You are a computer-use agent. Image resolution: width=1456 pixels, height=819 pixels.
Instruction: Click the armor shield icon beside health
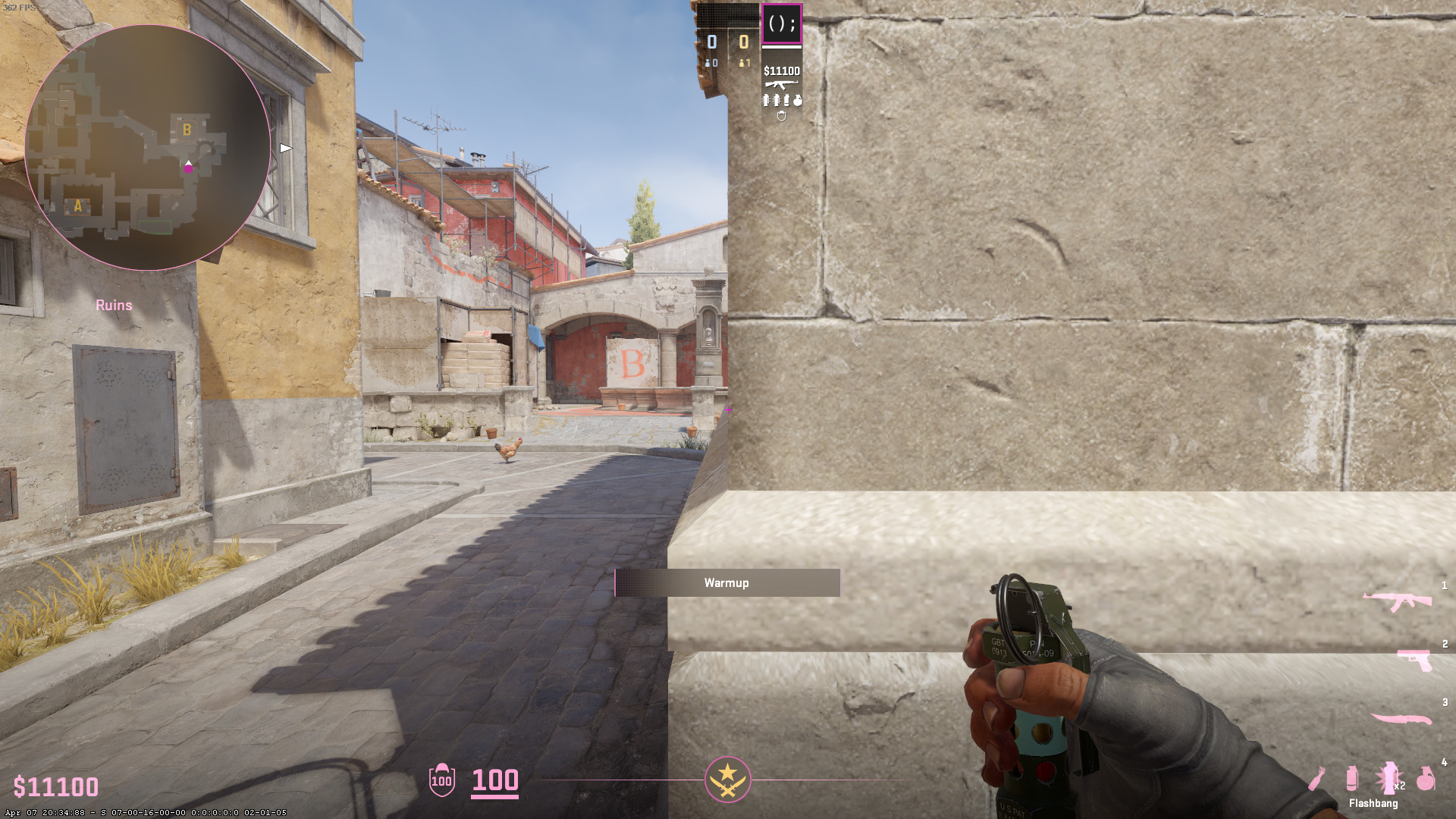click(x=441, y=780)
